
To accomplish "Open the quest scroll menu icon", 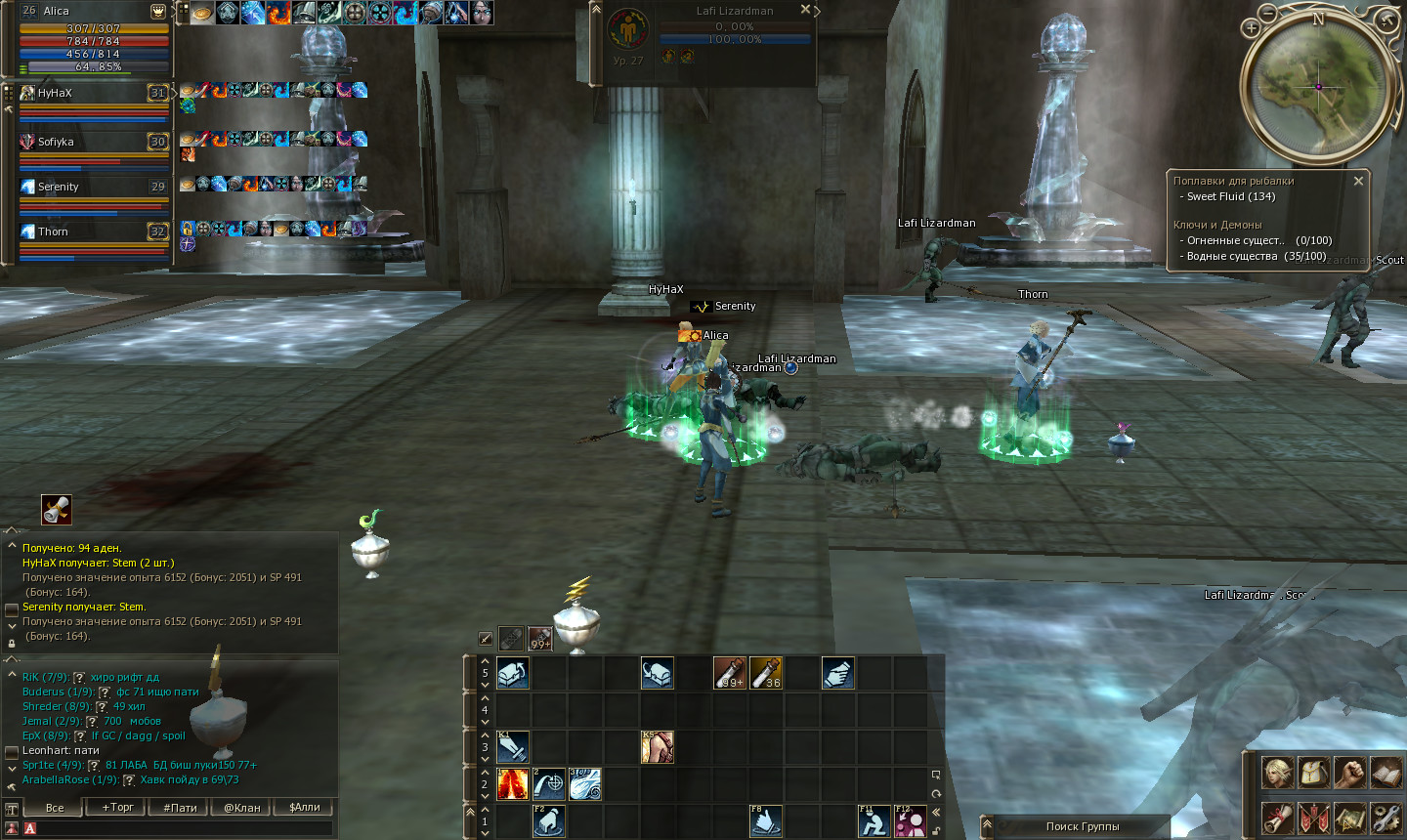I will (1278, 818).
